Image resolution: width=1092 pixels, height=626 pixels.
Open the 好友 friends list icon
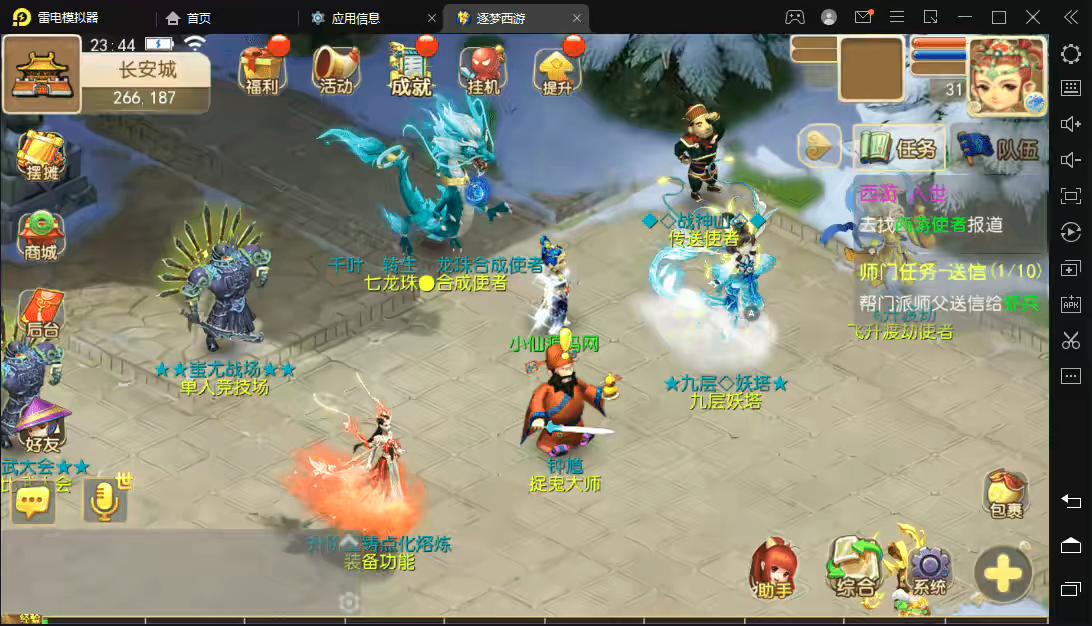tap(41, 427)
